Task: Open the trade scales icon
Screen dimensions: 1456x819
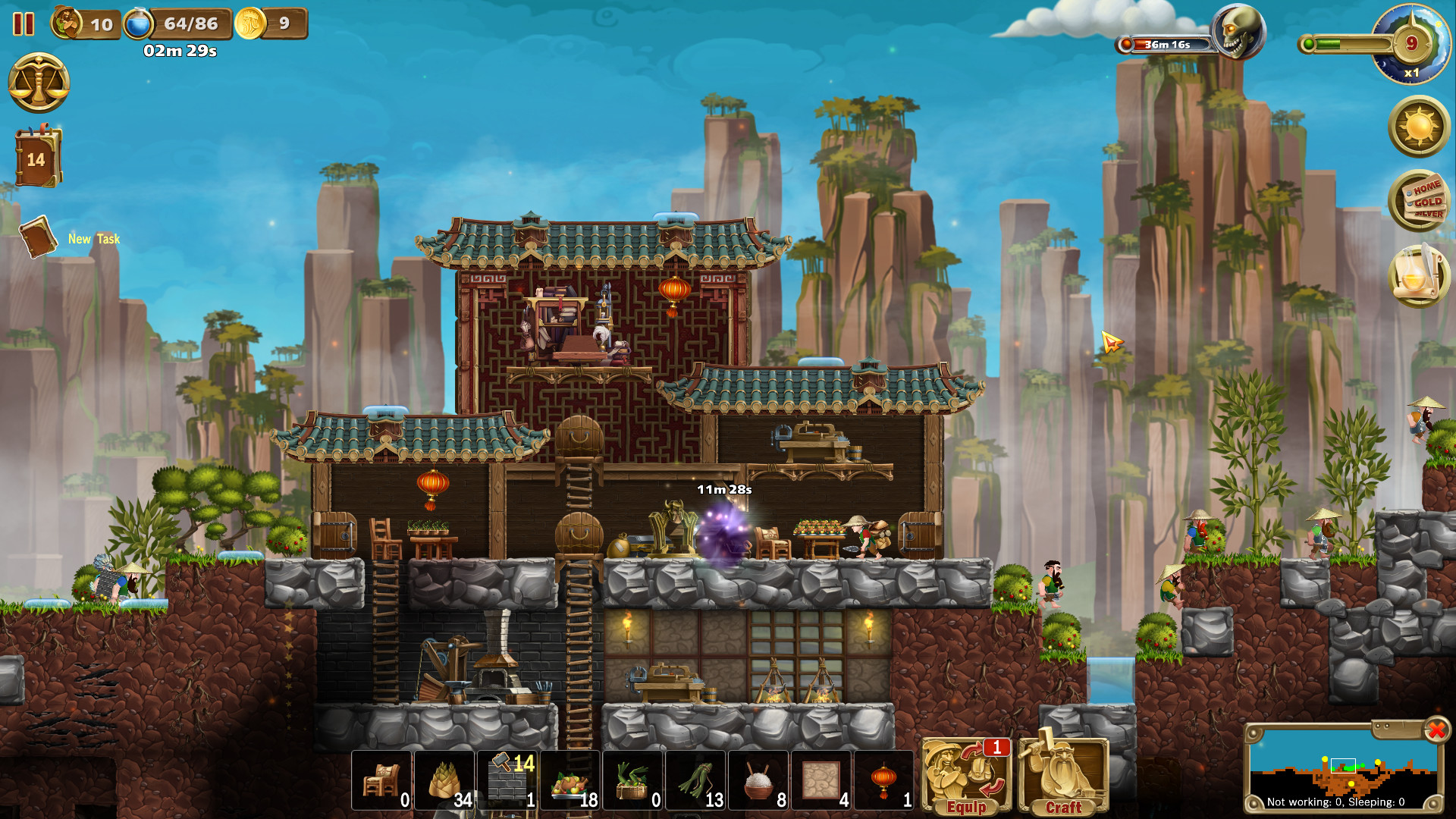Action: coord(39,83)
